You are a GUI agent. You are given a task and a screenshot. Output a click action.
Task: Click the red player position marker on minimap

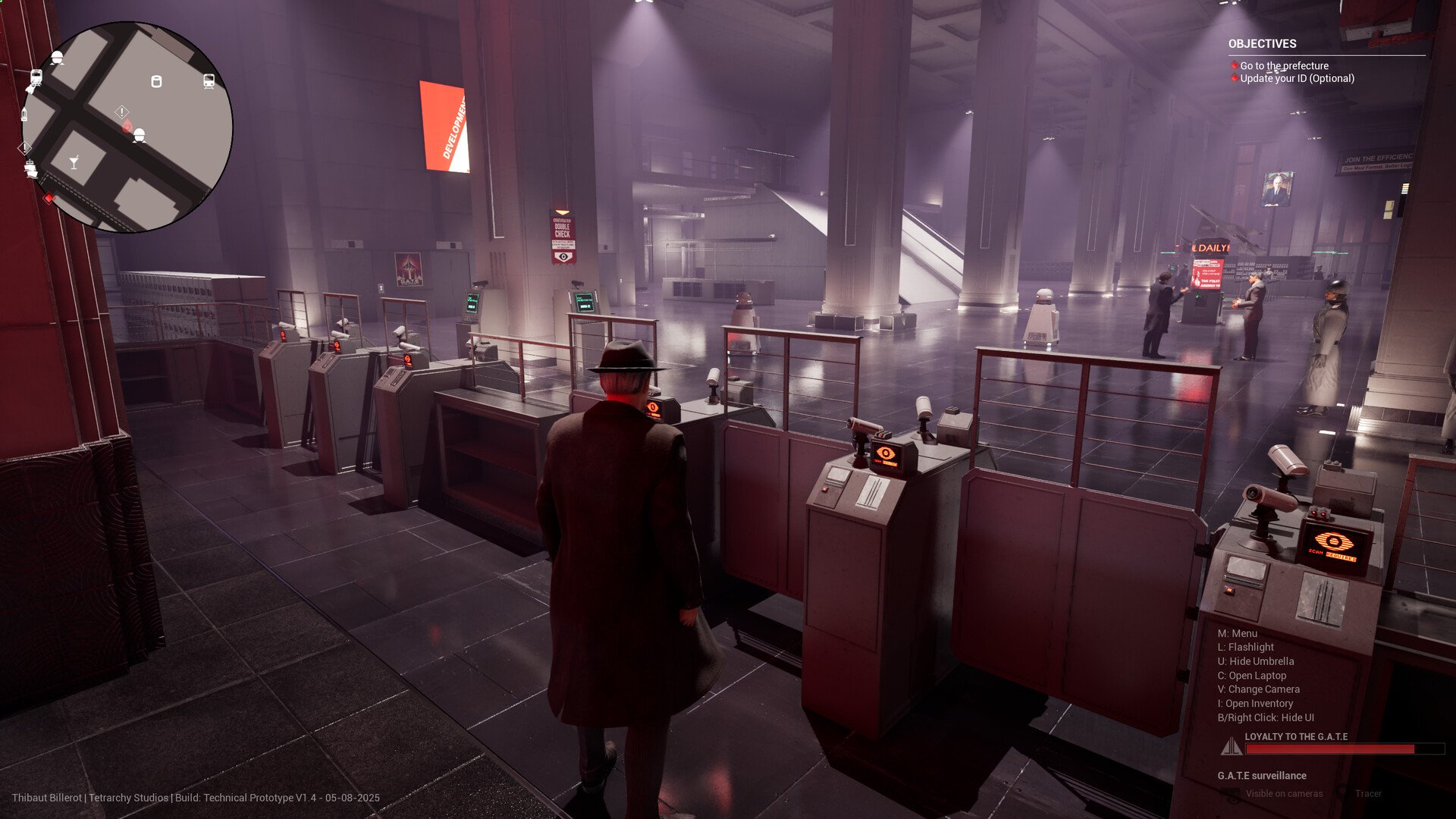tap(127, 127)
